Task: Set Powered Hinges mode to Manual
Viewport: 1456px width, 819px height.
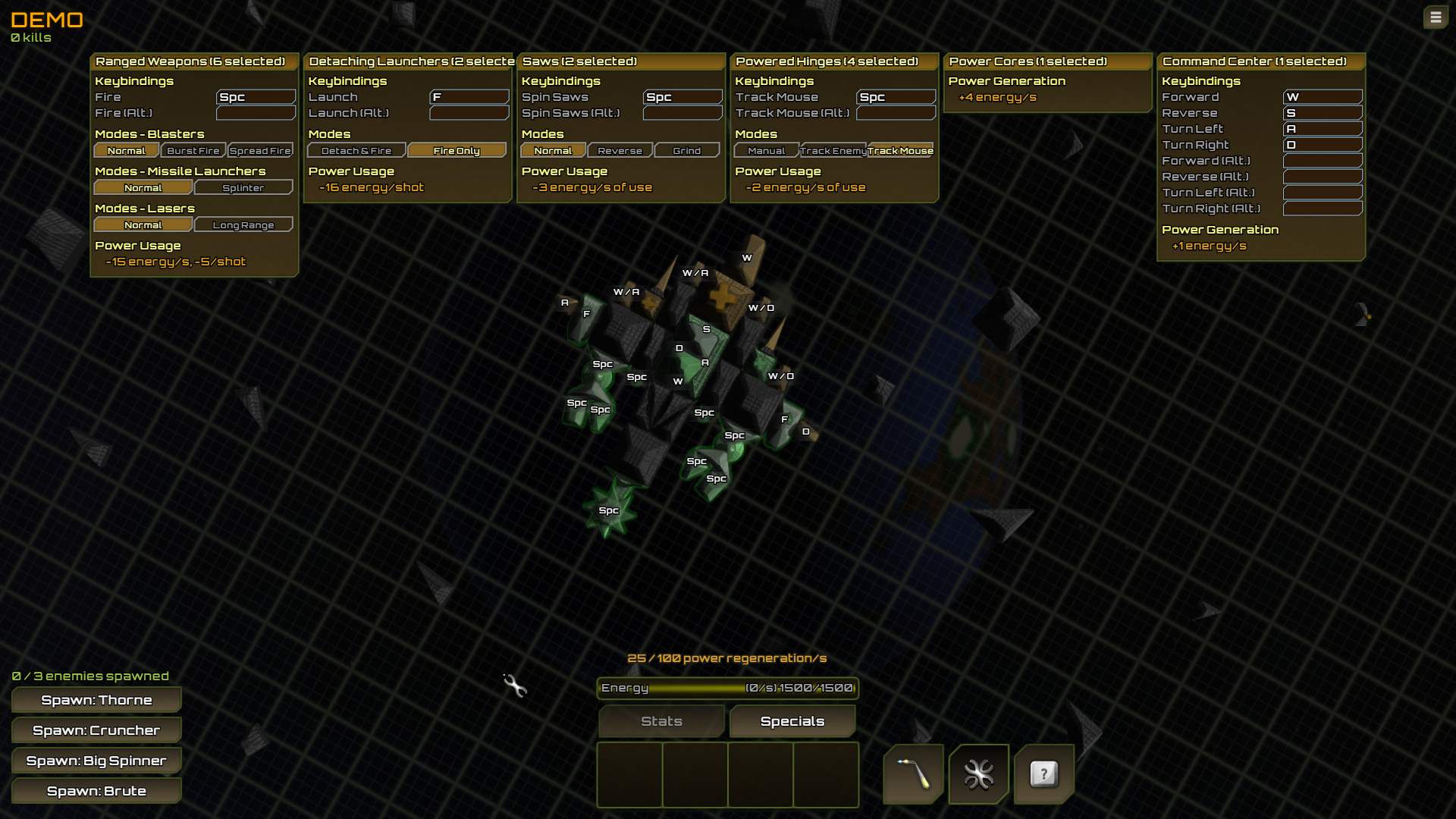Action: point(766,150)
